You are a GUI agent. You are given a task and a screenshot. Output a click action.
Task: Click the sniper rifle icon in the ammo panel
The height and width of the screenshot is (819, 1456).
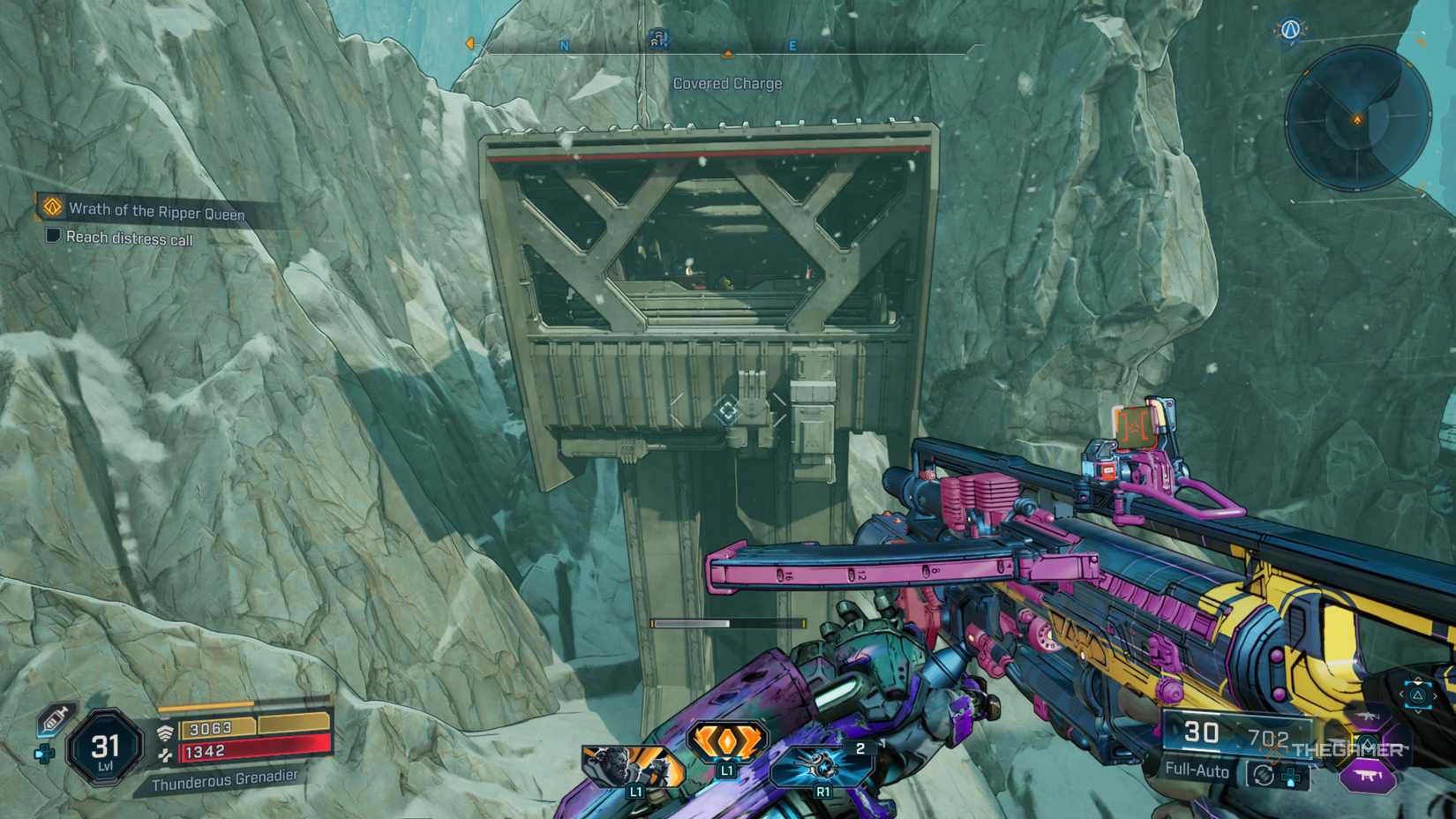click(1368, 717)
